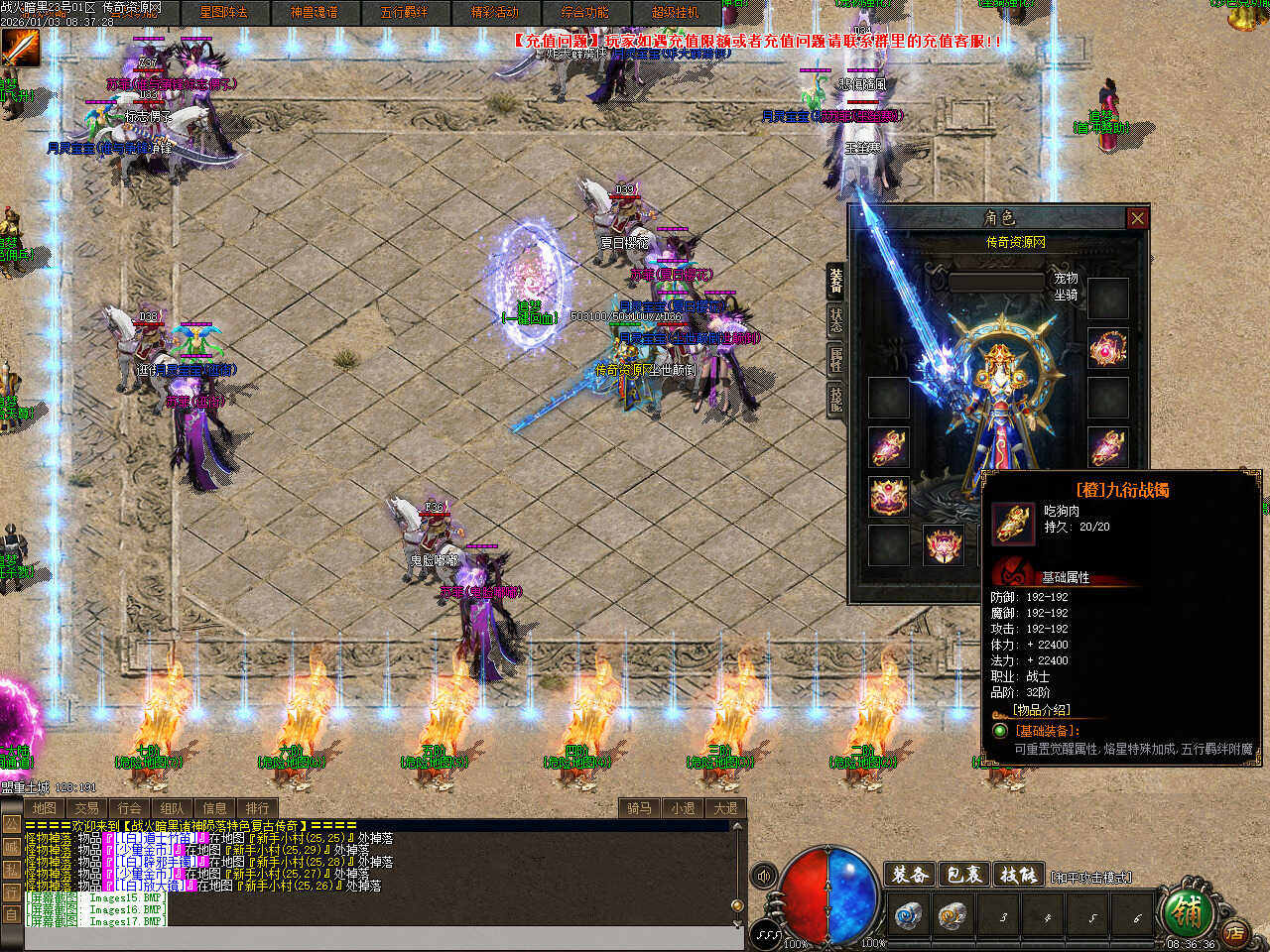
Task: Close the 角色 character panel
Action: 1137,218
